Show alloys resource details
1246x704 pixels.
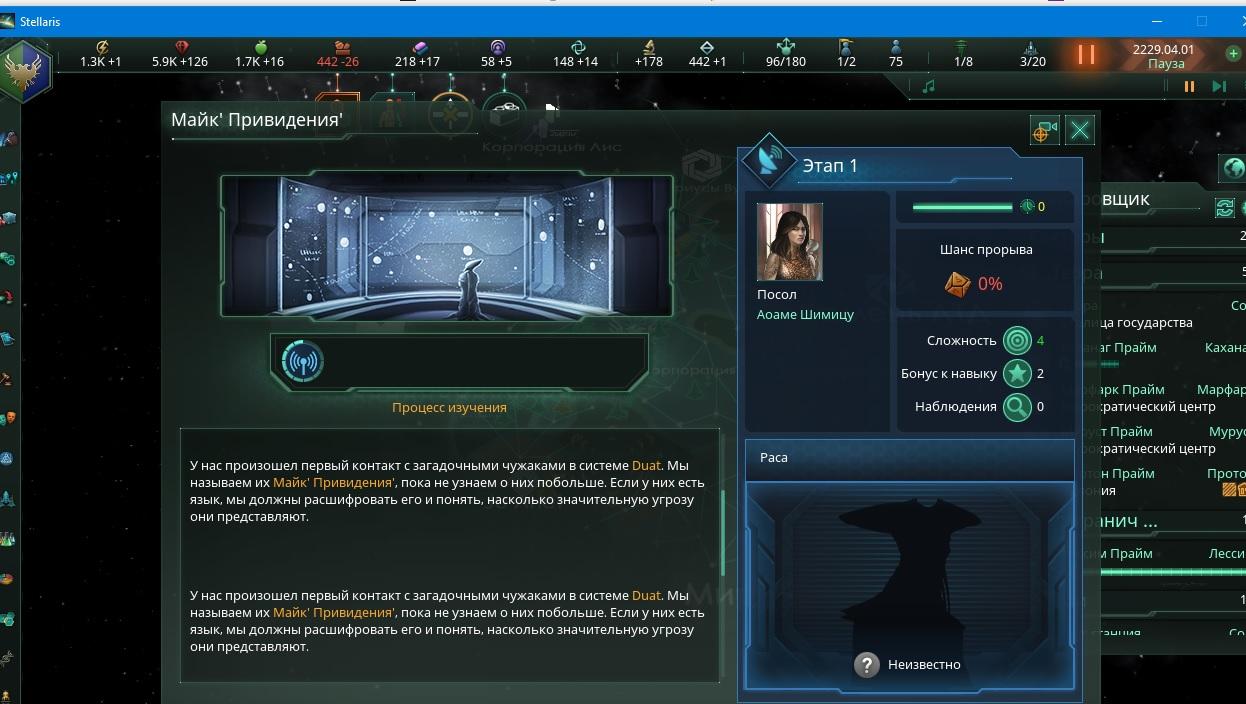click(418, 54)
